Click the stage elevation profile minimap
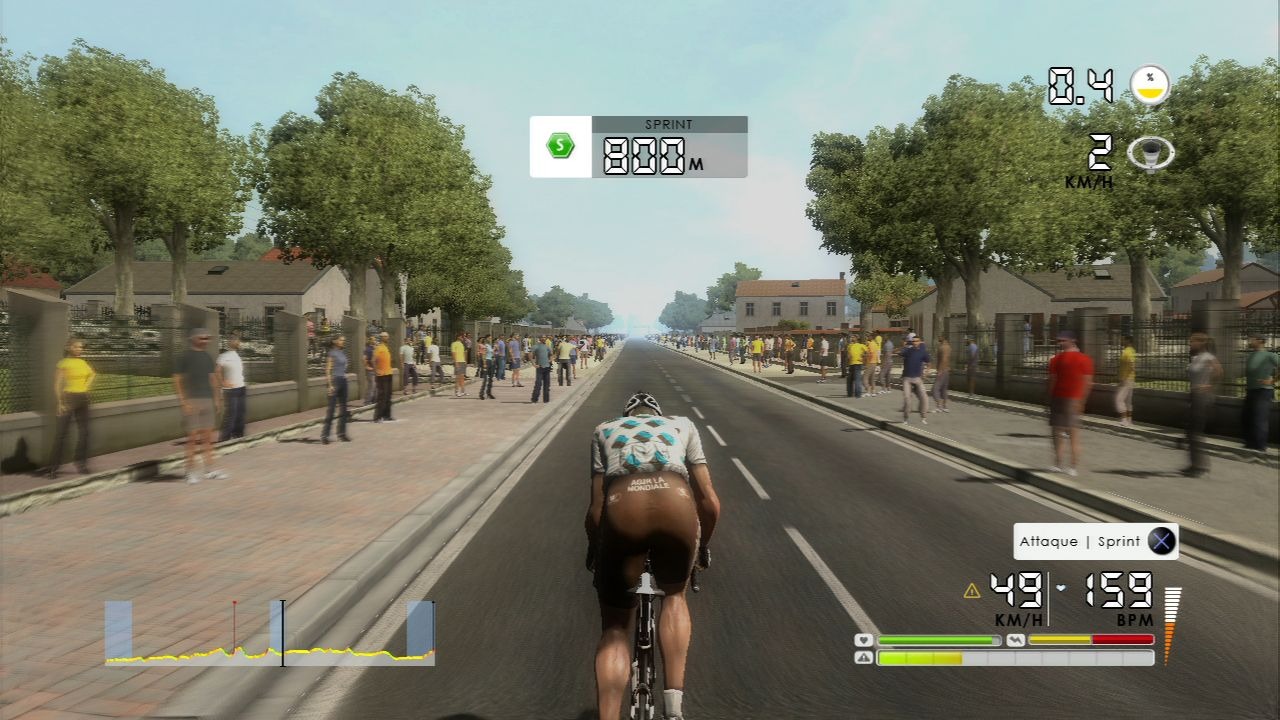Viewport: 1280px width, 720px height. [x=270, y=634]
